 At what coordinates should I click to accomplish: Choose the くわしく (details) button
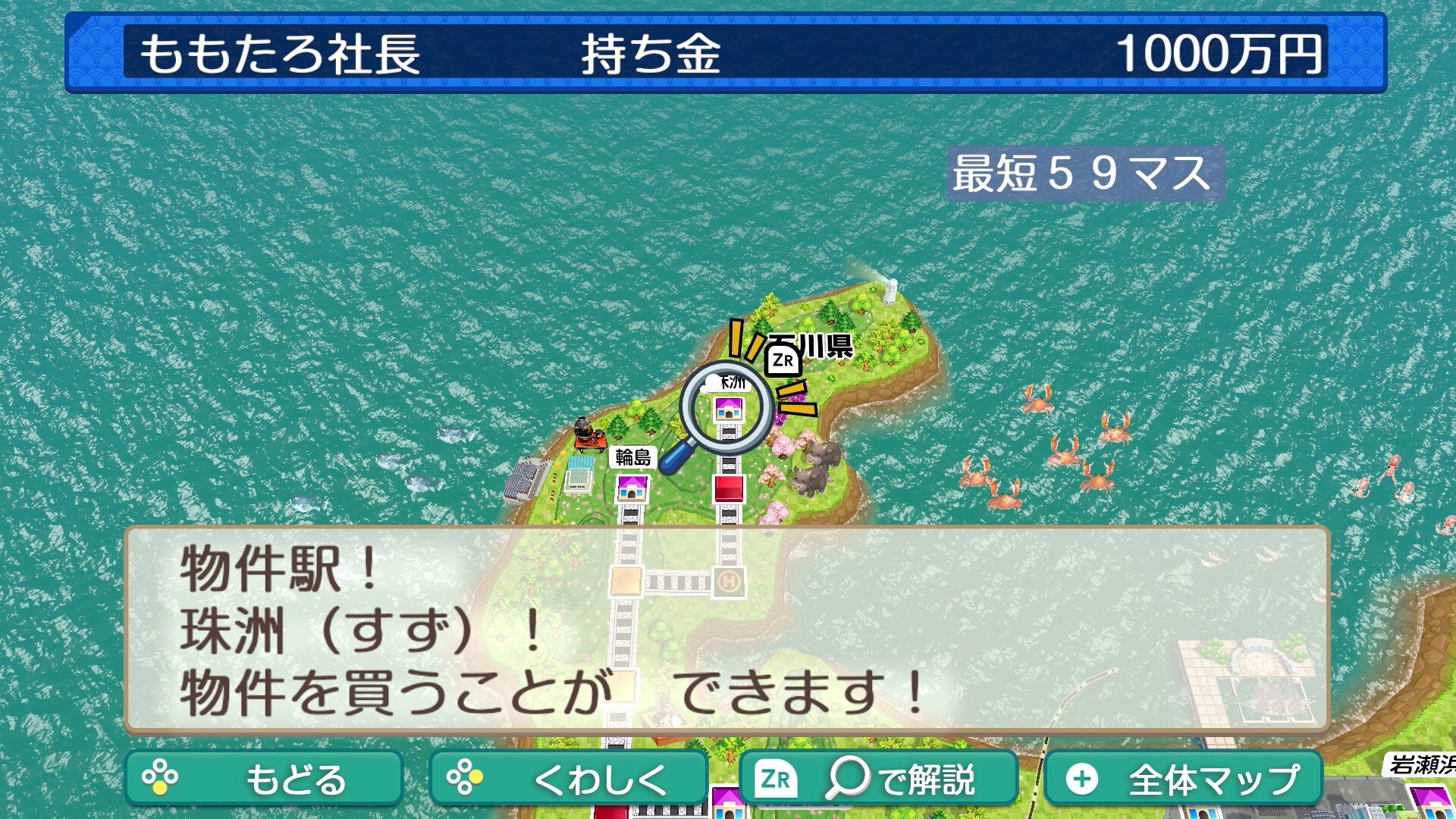coord(568,778)
